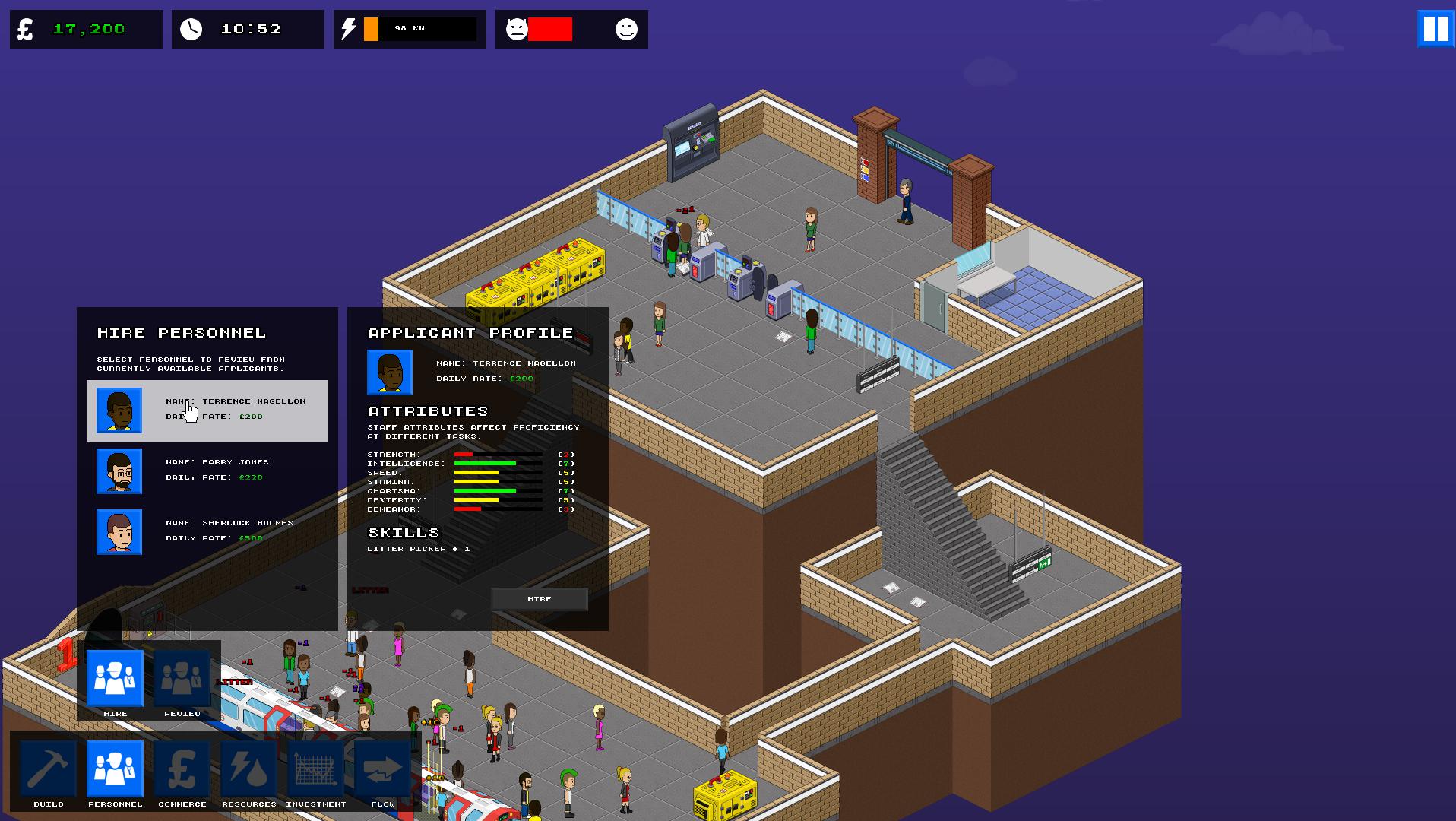Viewport: 1456px width, 821px height.
Task: Open the Commerce panel
Action: [x=182, y=772]
